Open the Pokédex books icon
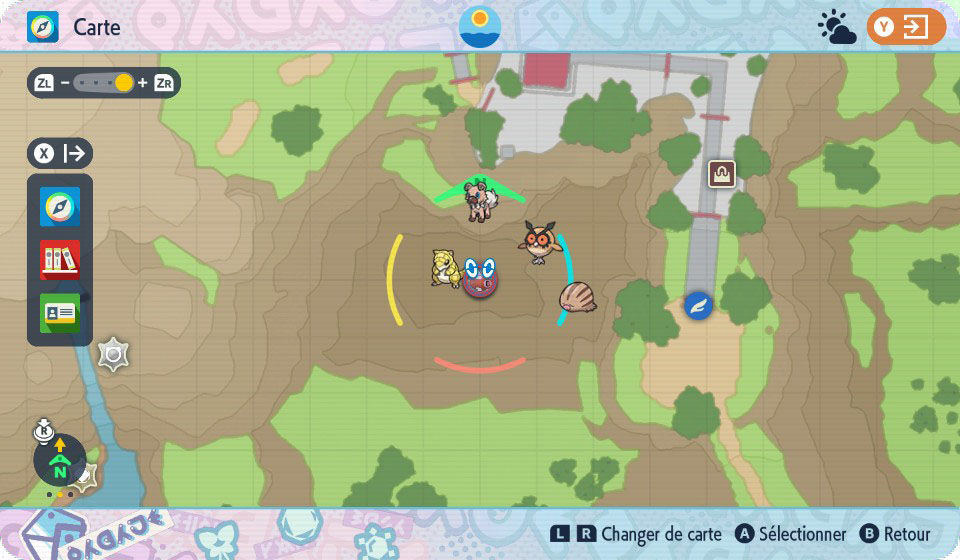This screenshot has width=960, height=560. [60, 260]
